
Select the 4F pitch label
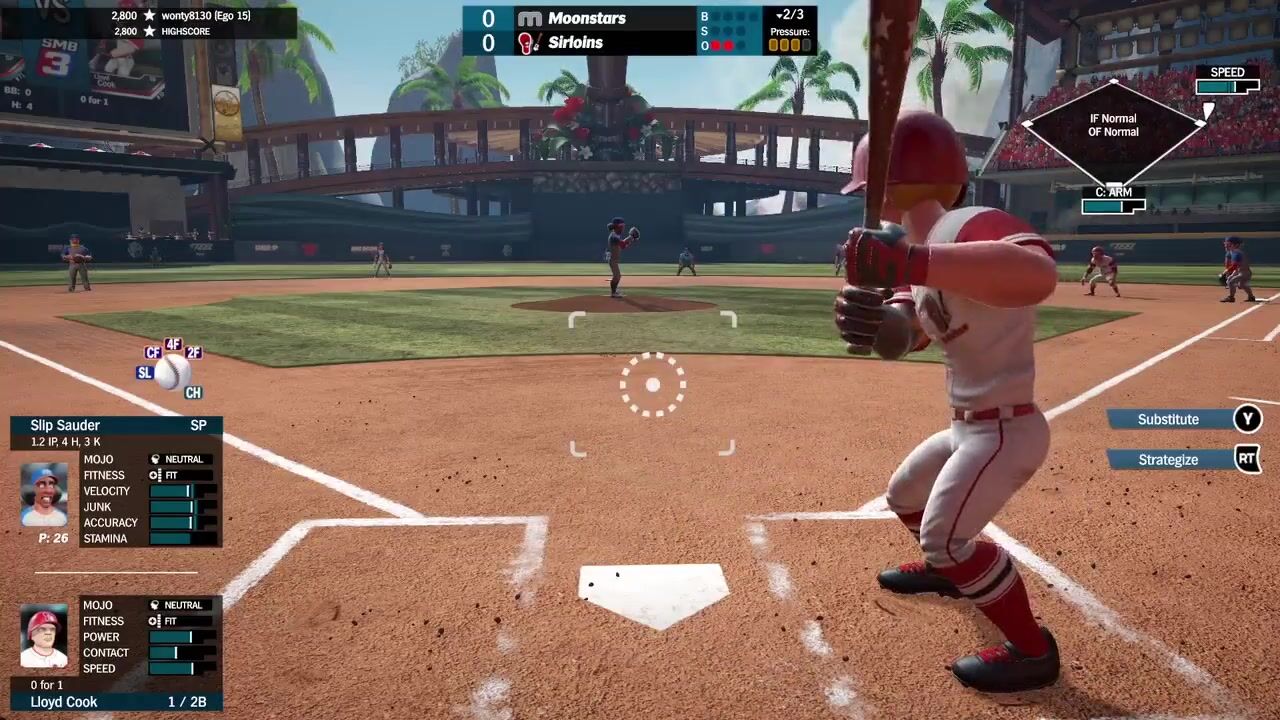click(x=173, y=344)
